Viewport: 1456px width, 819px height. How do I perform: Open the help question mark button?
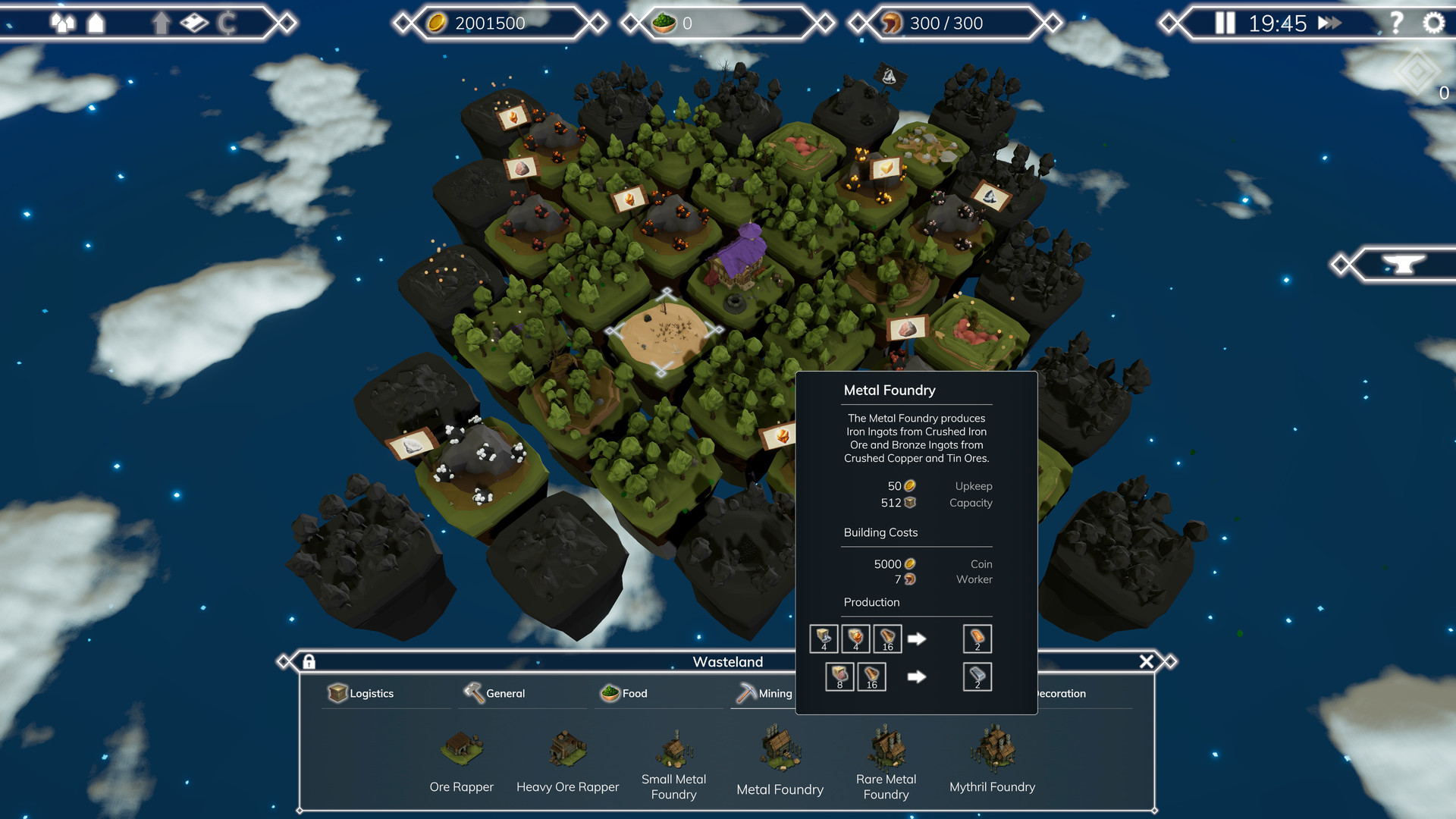click(1395, 23)
